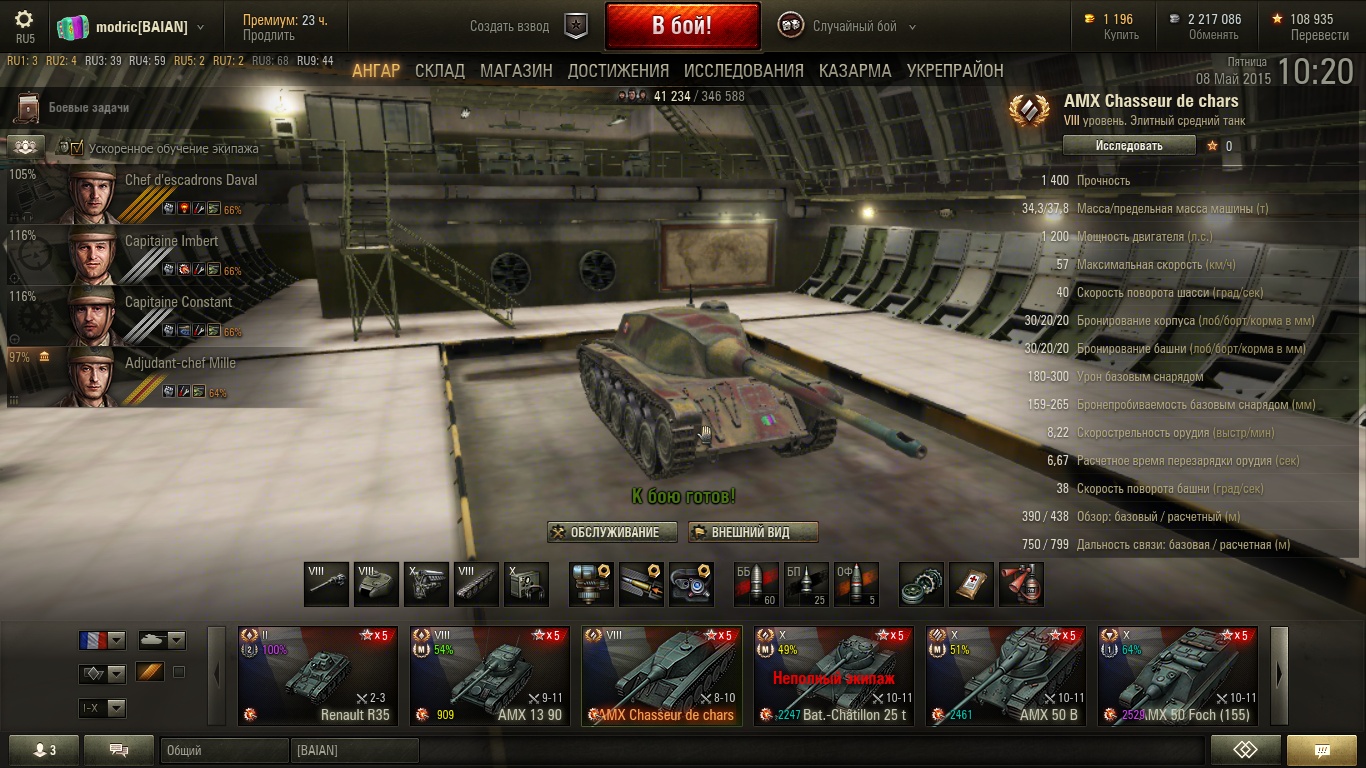Screen dimensions: 1366x768
Task: Open the УКРЕПРАЙОН tab
Action: coord(955,71)
